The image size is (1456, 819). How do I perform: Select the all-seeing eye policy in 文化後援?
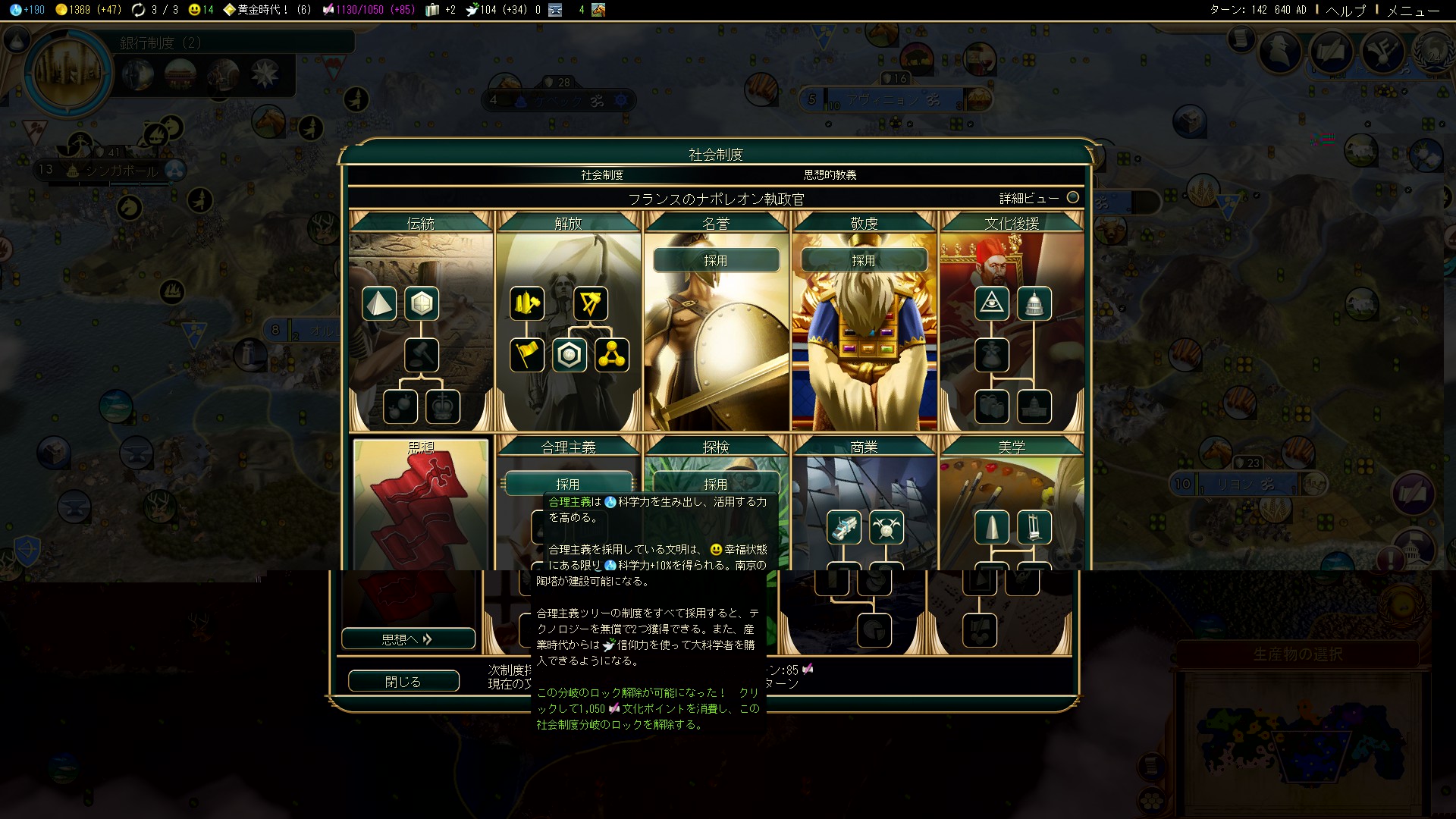click(x=992, y=304)
